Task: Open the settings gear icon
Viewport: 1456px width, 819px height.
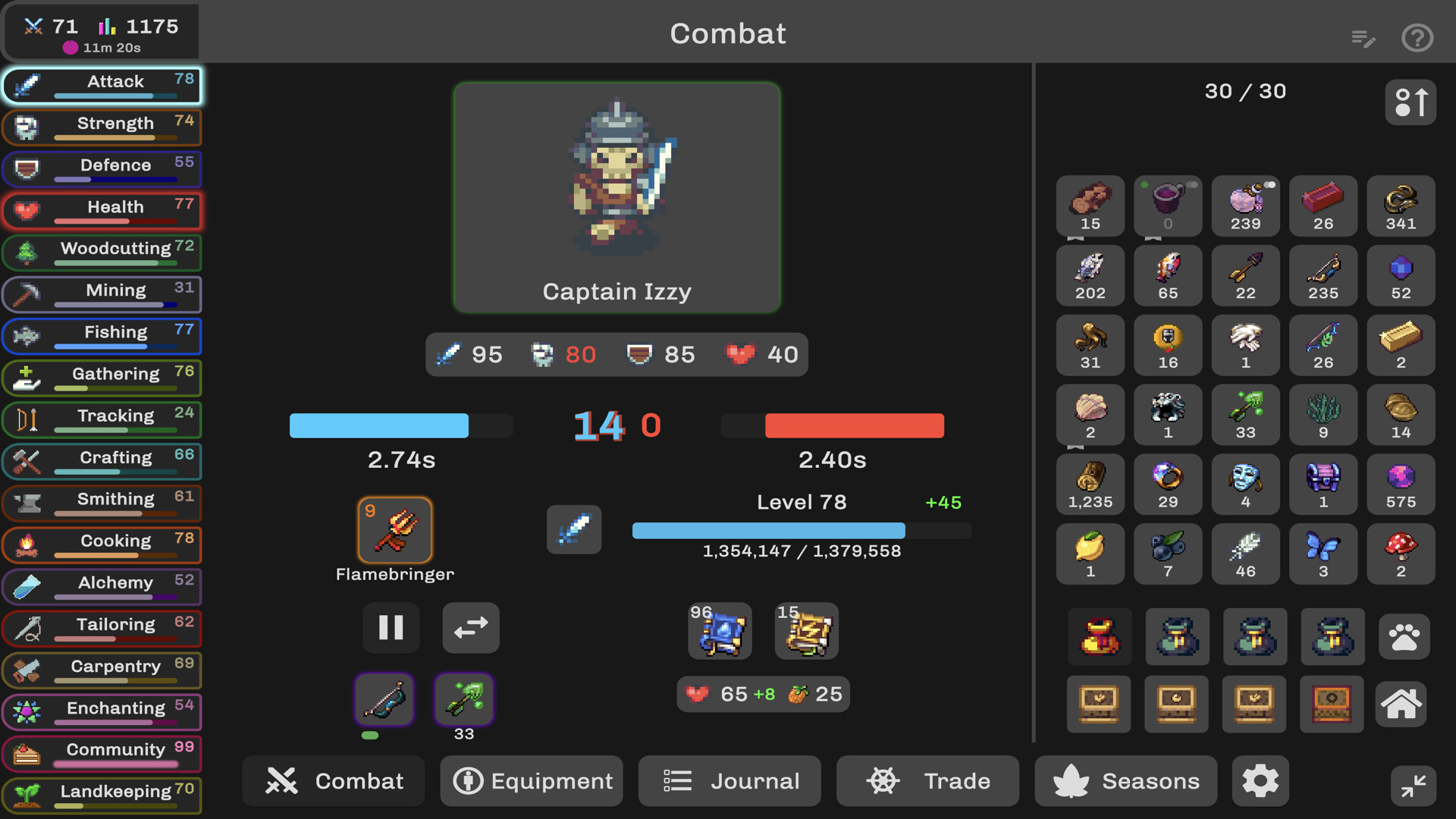Action: tap(1261, 781)
